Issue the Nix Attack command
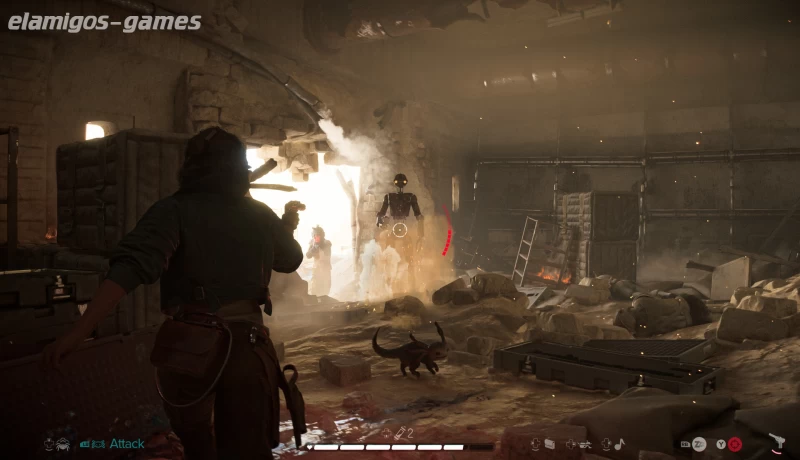 point(126,443)
